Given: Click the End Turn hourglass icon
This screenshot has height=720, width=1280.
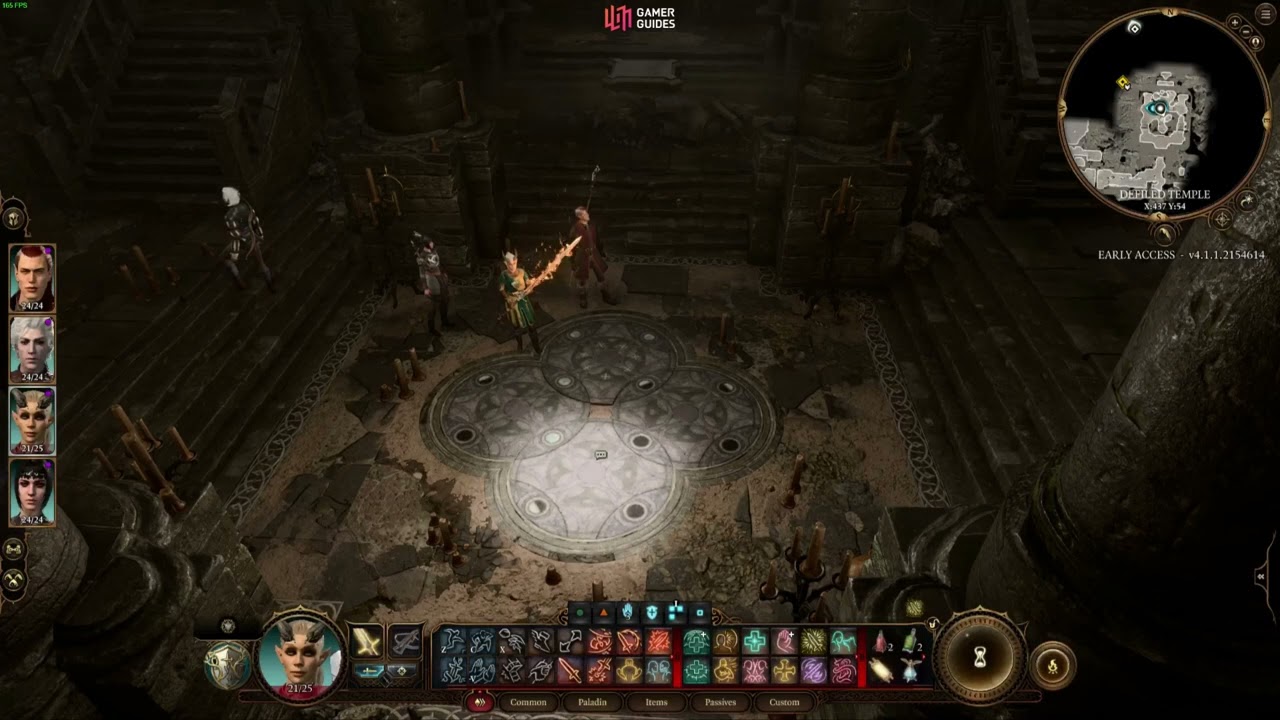Looking at the screenshot, I should pos(980,657).
